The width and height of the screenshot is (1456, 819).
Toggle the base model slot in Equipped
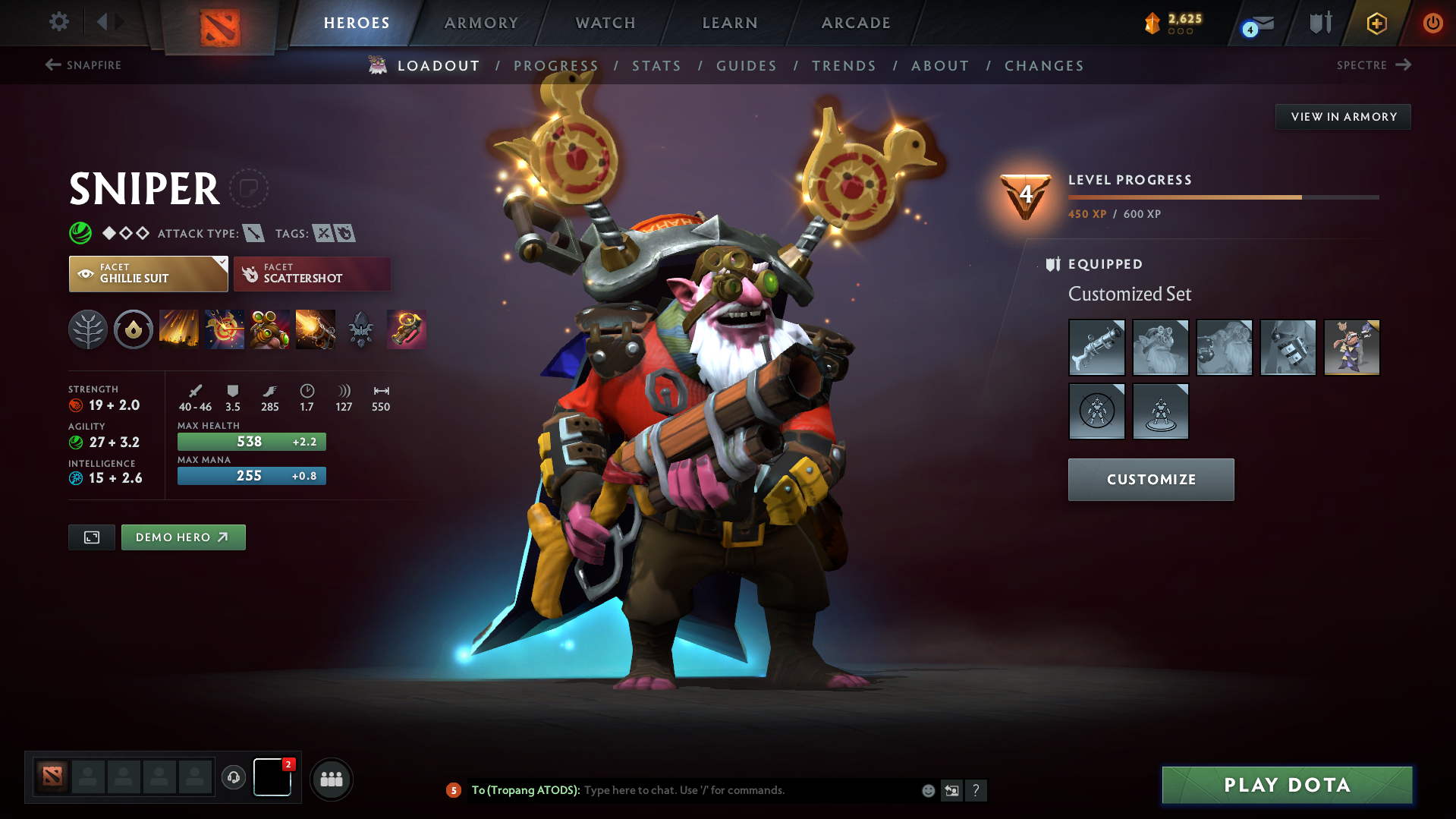(x=1161, y=411)
